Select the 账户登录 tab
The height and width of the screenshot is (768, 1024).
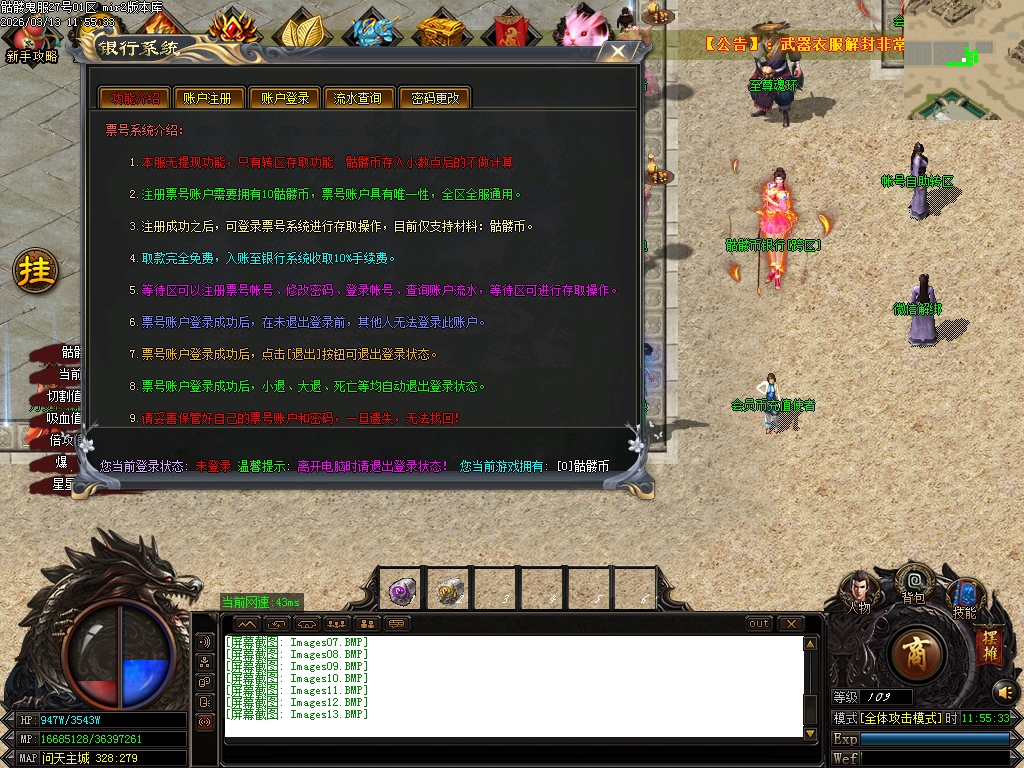285,98
